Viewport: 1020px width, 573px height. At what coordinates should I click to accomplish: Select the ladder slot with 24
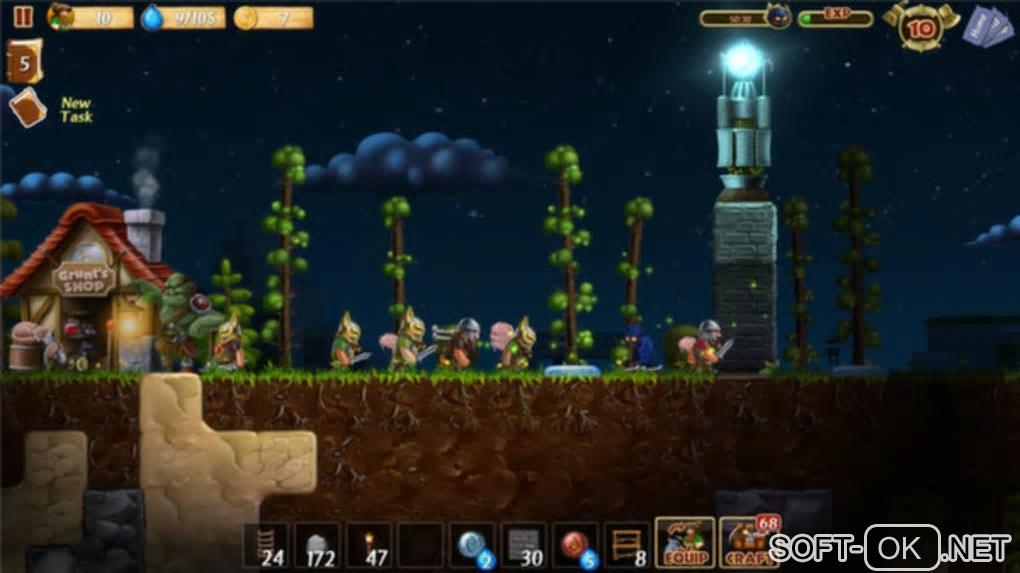pos(265,545)
